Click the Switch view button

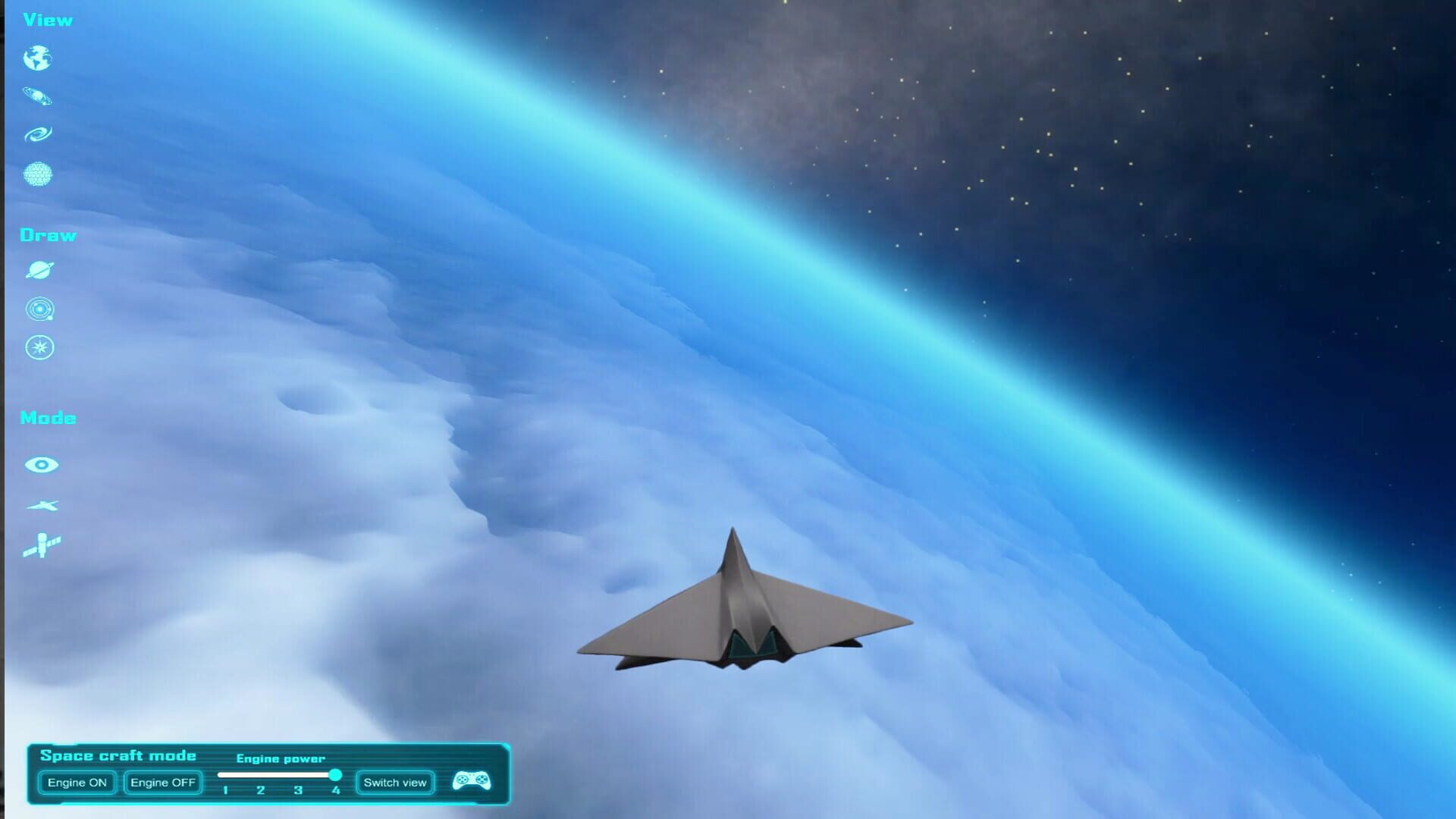[394, 782]
